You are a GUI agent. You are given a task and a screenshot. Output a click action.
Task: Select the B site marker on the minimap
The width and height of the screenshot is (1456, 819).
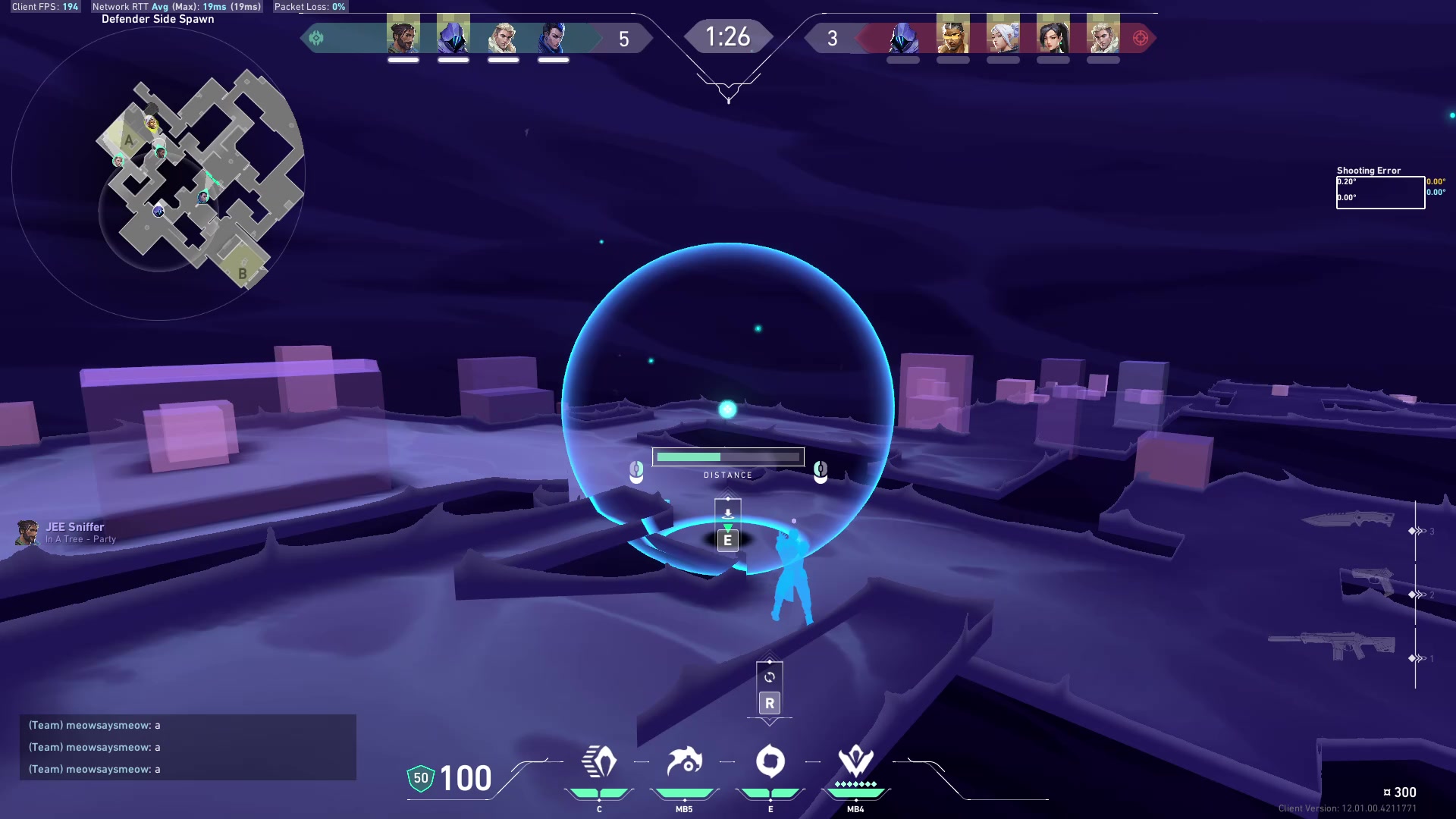coord(243,274)
